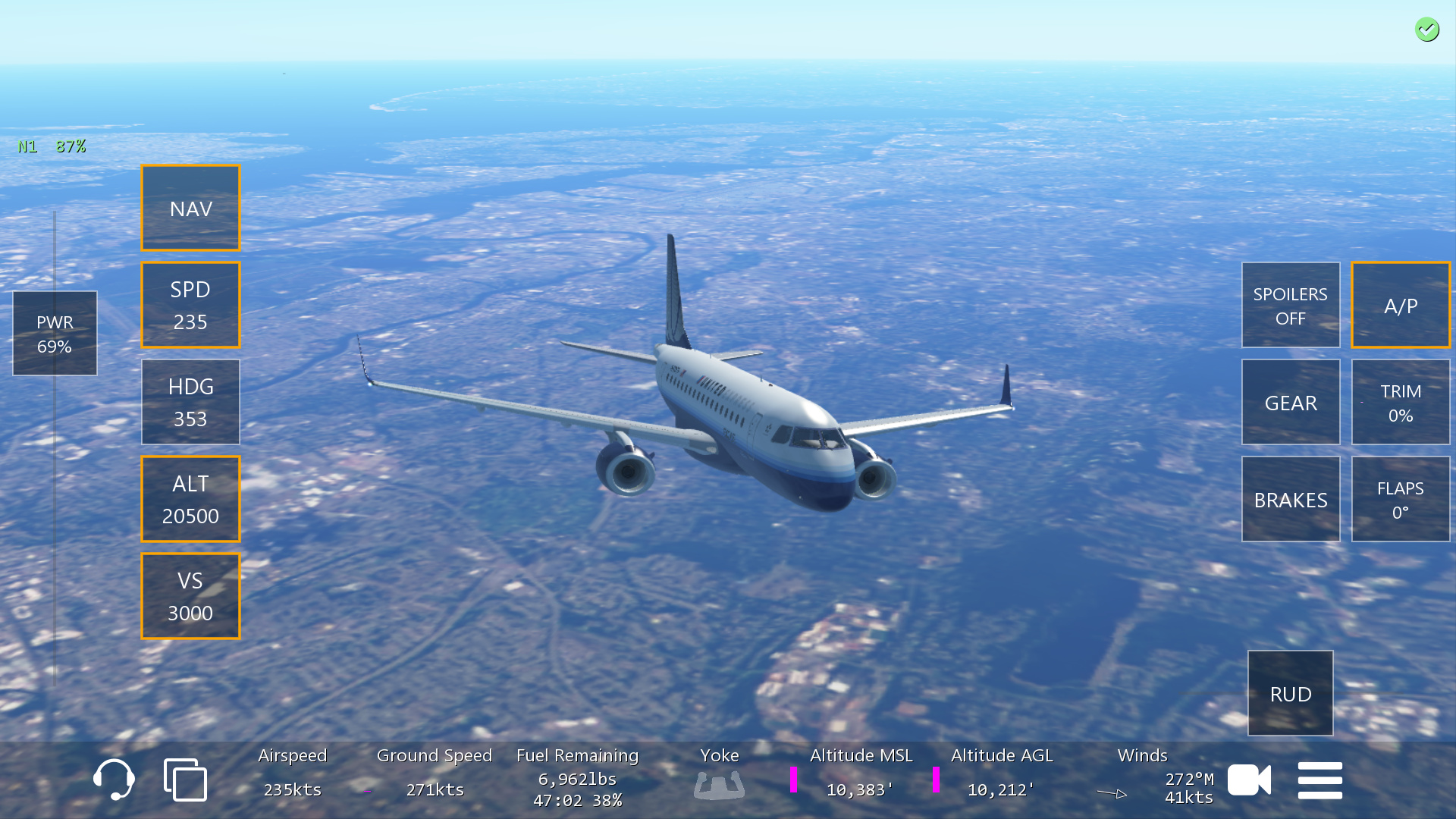Toggle the SPOILERS OFF button
The height and width of the screenshot is (819, 1456).
[1290, 305]
